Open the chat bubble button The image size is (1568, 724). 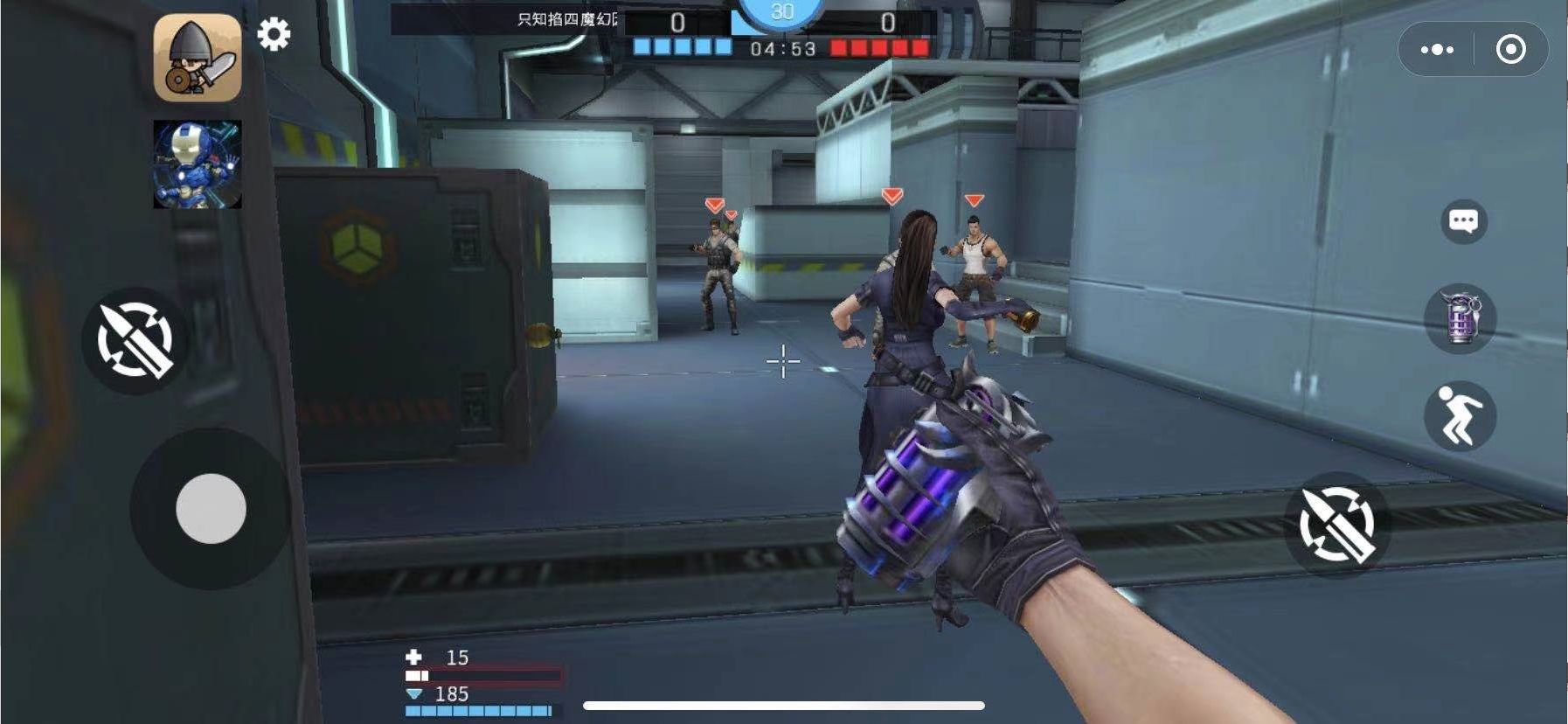coord(1463,221)
